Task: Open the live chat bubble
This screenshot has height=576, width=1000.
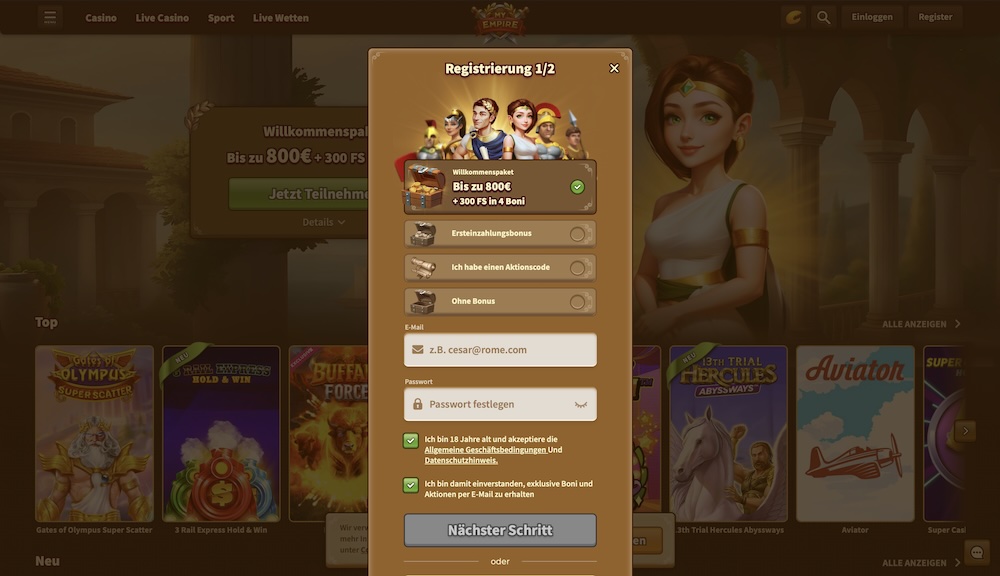Action: pos(977,553)
